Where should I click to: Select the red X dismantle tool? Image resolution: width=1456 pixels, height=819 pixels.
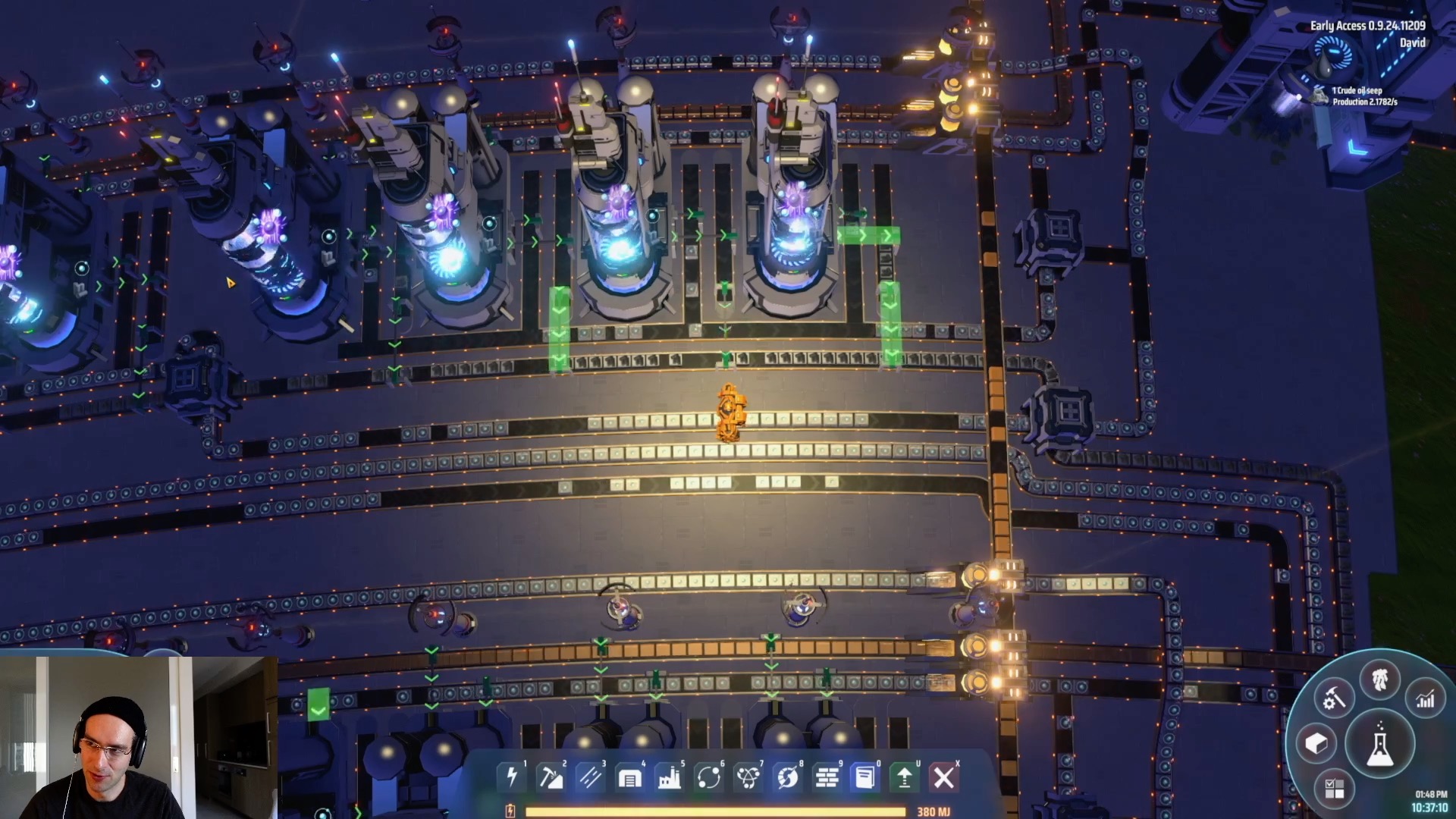coord(944,777)
